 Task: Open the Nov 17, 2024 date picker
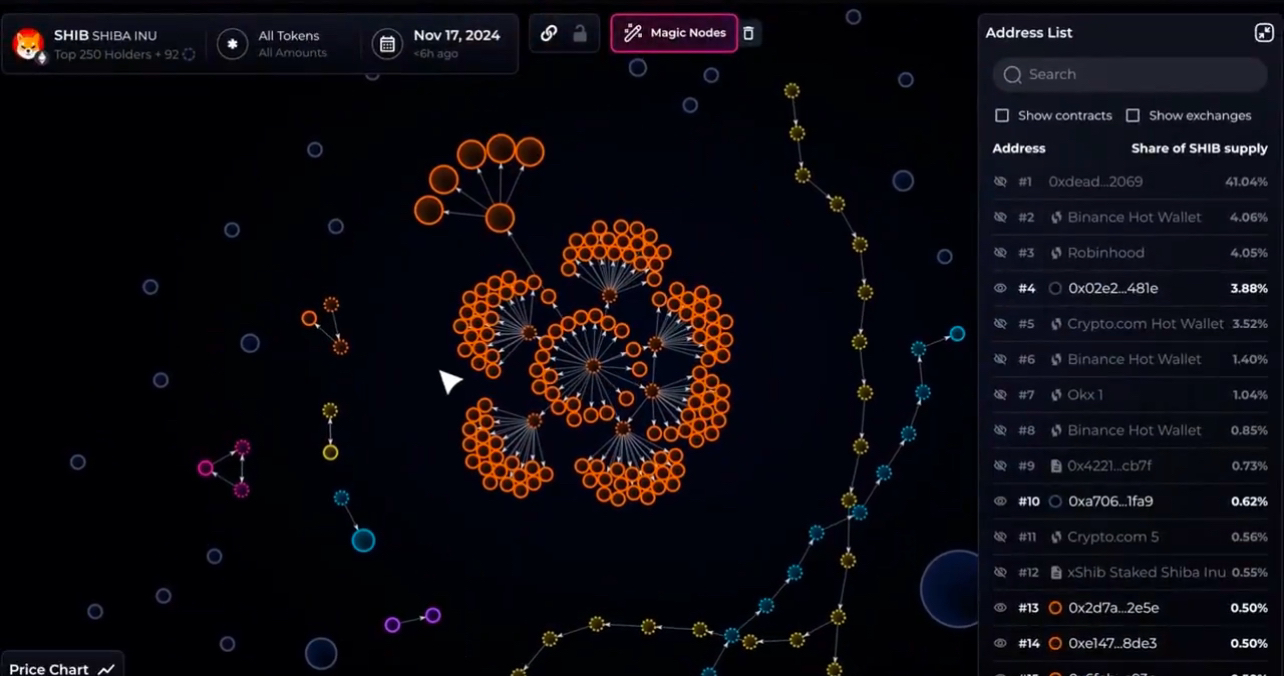[440, 44]
